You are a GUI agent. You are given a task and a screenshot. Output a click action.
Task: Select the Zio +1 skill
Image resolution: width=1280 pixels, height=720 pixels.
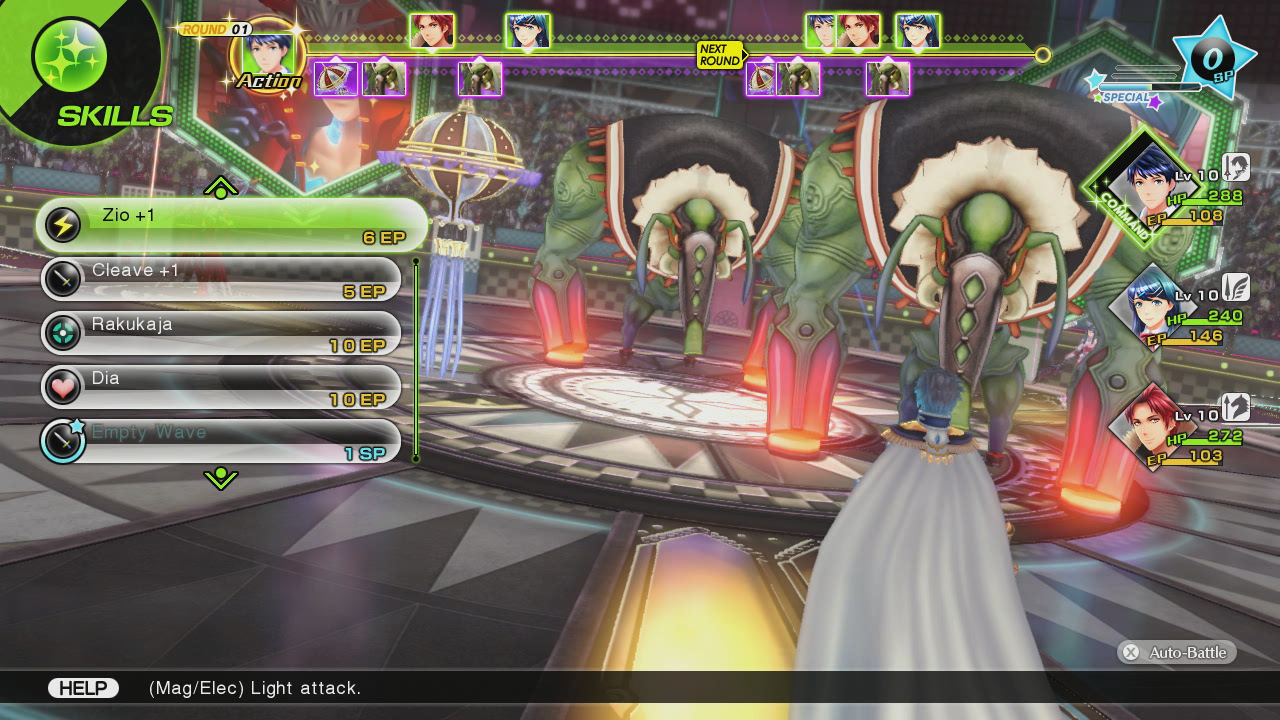coord(232,225)
